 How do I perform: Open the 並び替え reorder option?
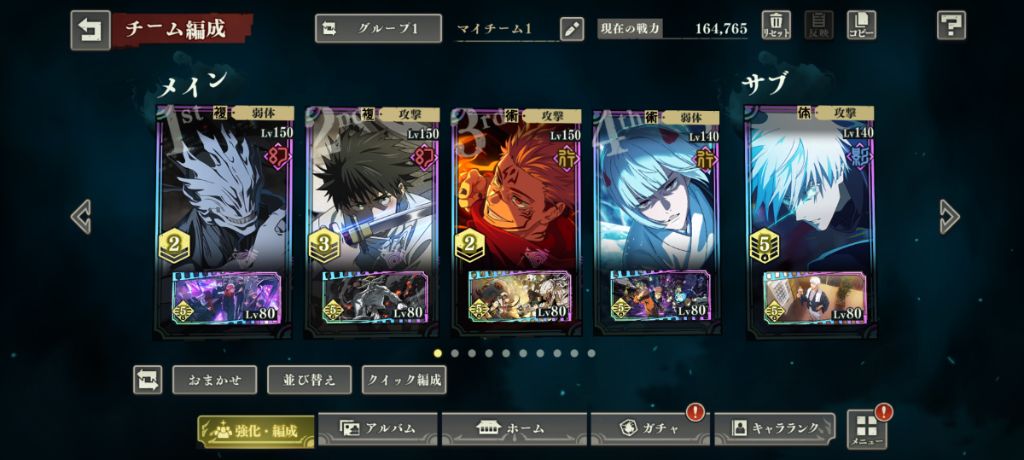coord(309,380)
